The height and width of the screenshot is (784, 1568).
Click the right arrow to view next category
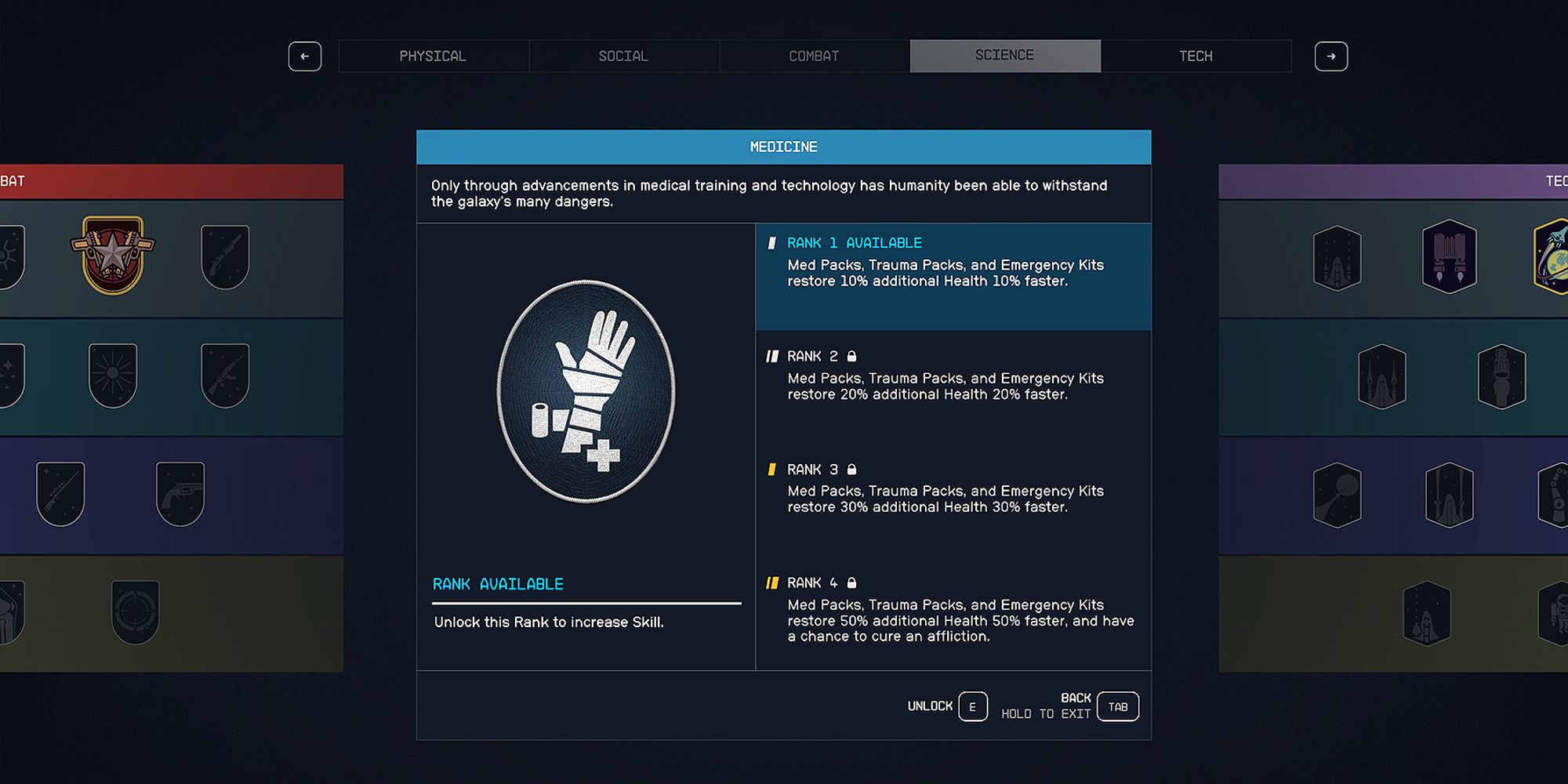click(x=1331, y=56)
